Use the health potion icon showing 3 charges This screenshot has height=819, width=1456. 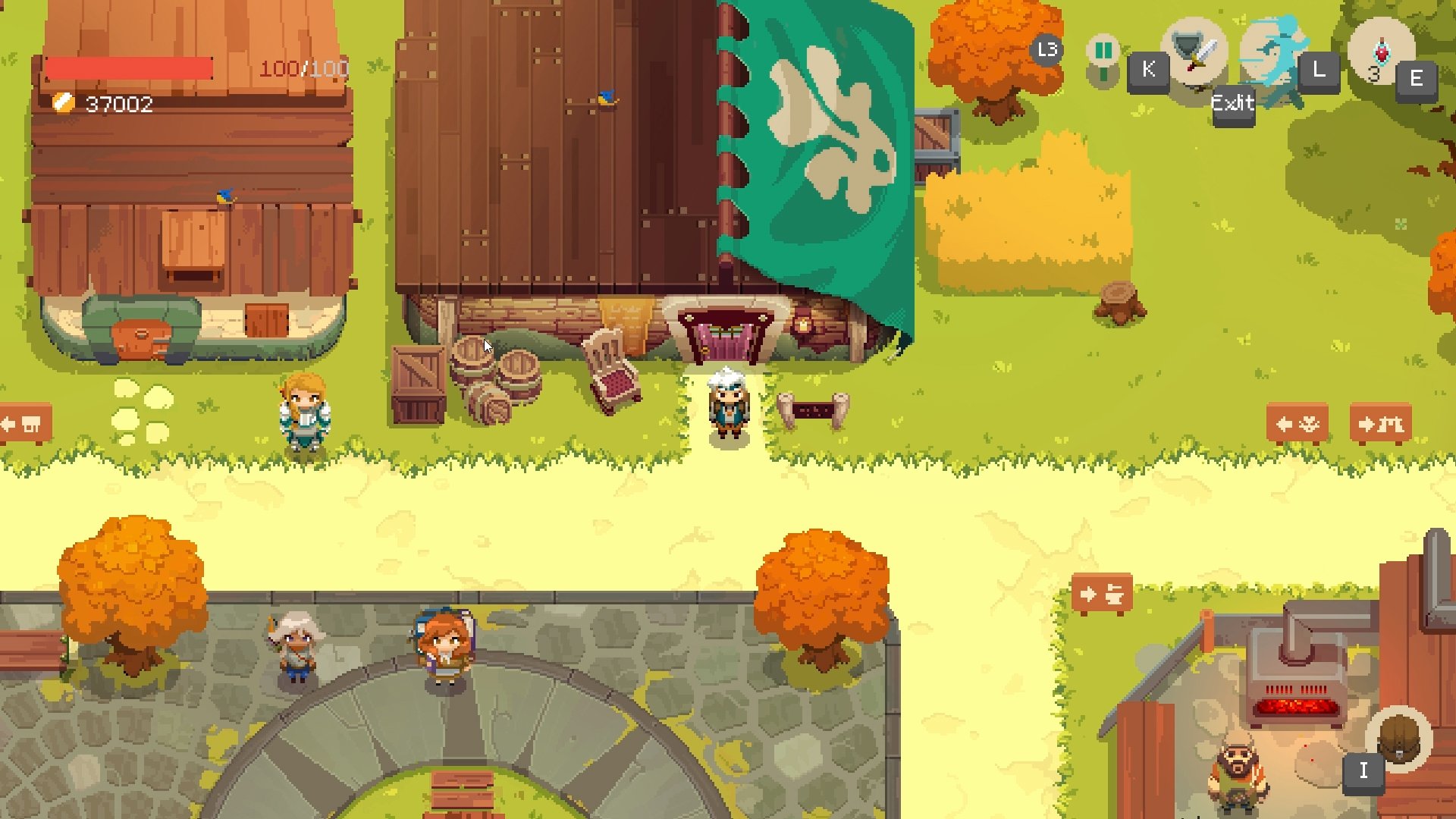pos(1380,52)
